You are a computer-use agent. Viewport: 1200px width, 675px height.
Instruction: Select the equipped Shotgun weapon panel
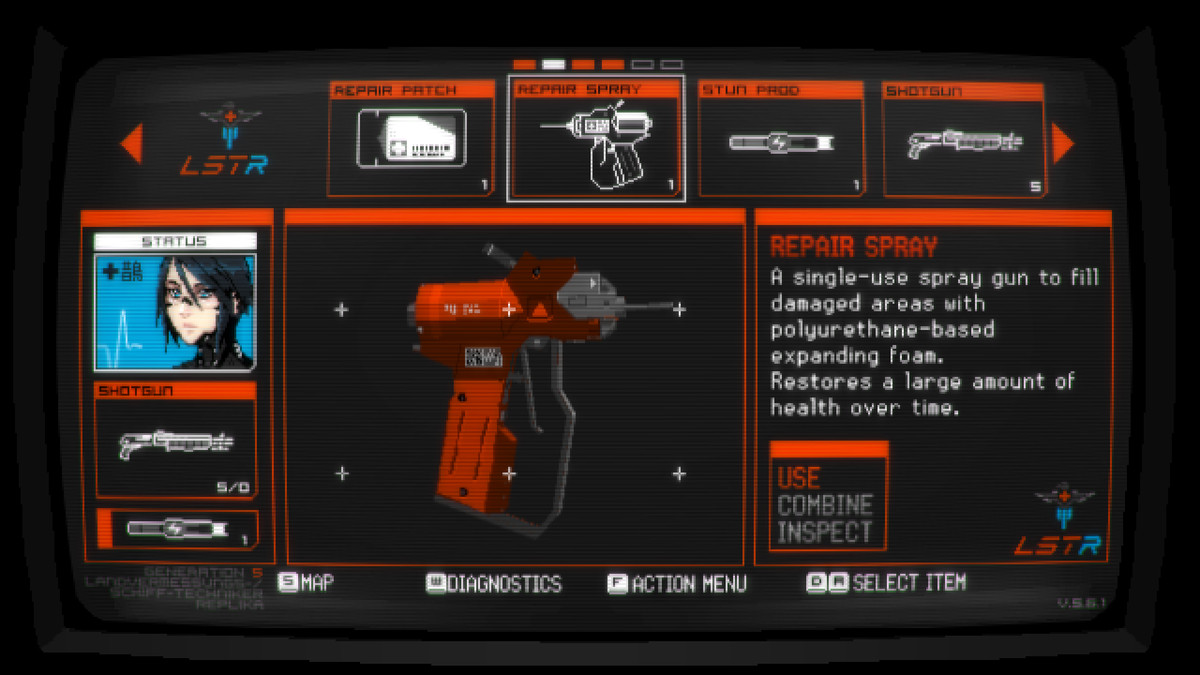(175, 440)
